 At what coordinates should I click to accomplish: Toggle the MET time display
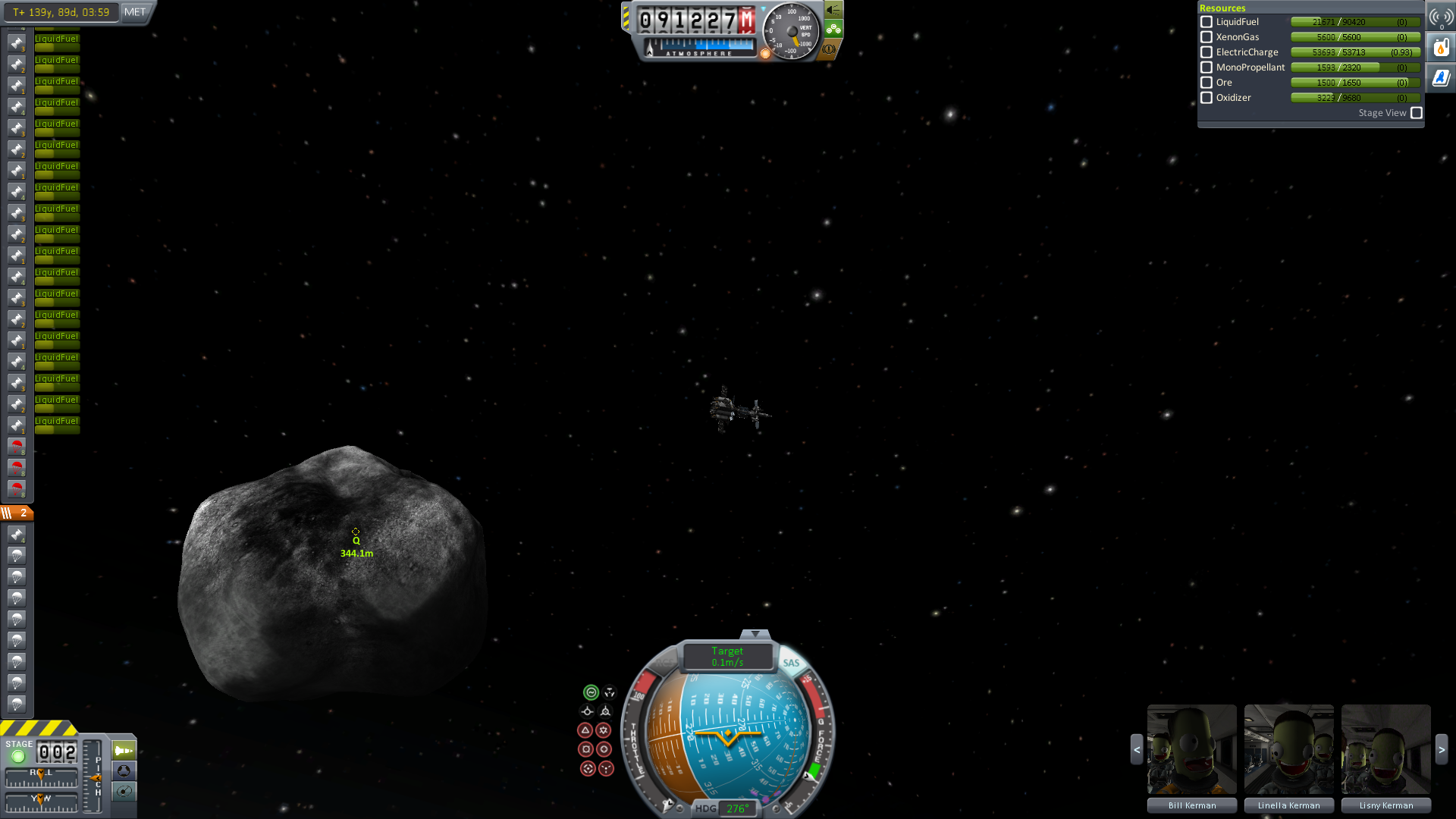click(135, 12)
